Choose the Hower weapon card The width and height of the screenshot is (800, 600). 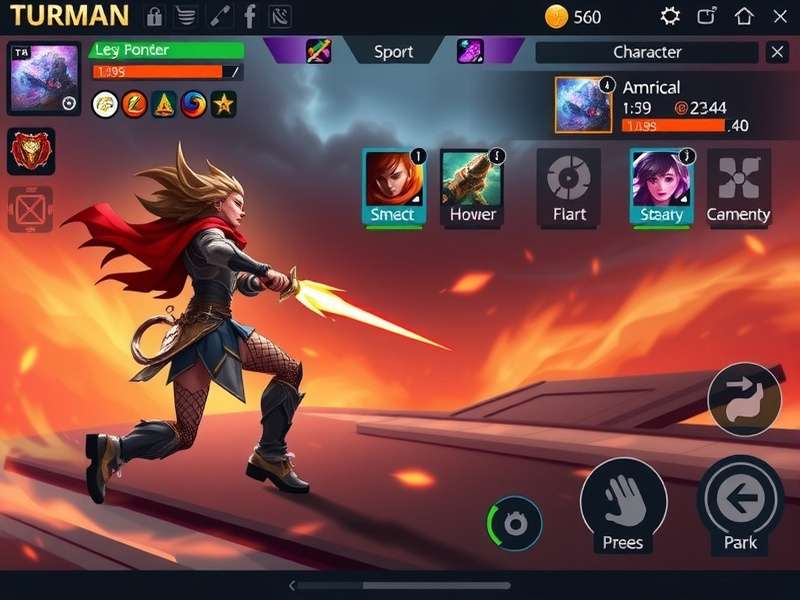click(472, 187)
